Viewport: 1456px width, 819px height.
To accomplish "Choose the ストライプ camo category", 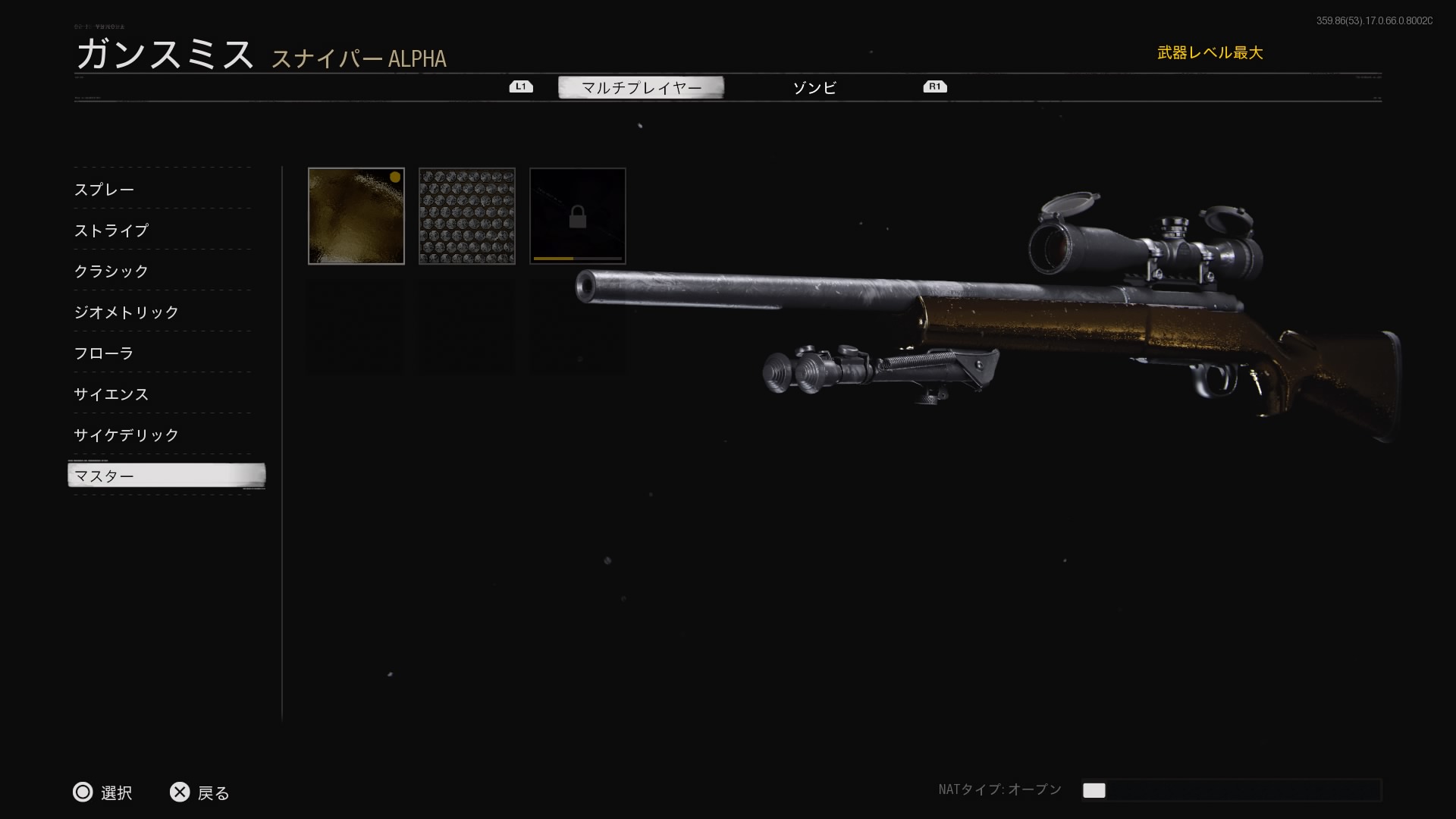I will pyautogui.click(x=111, y=231).
